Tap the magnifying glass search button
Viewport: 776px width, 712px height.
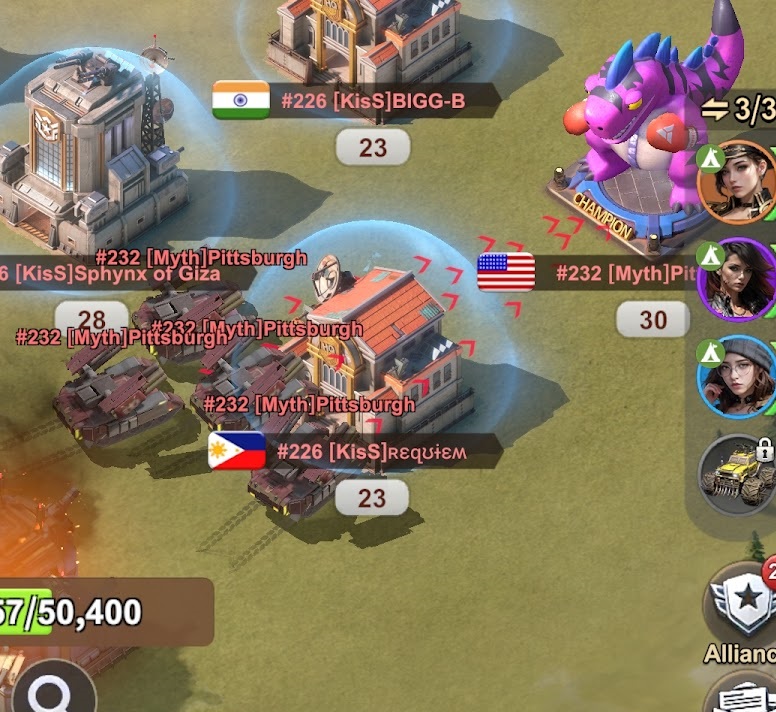point(47,691)
